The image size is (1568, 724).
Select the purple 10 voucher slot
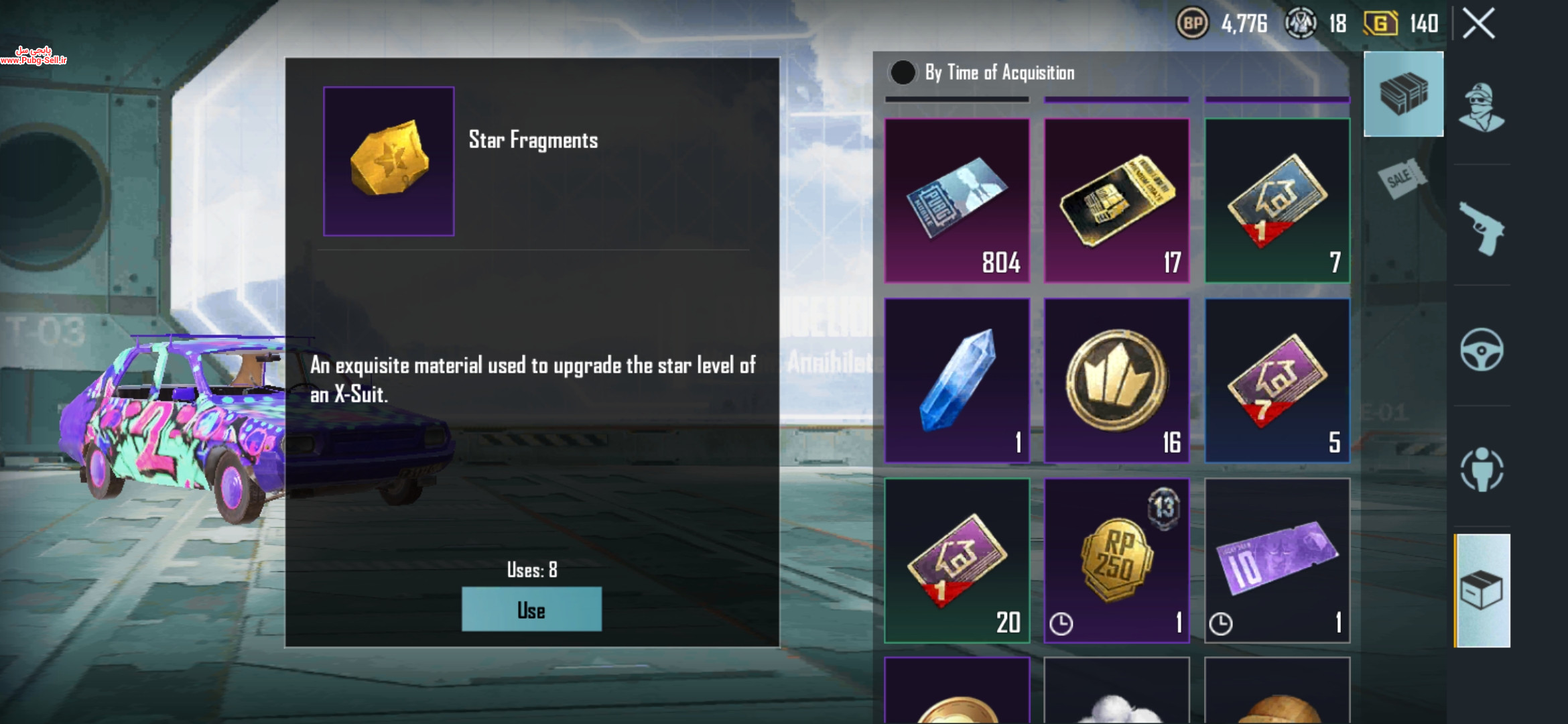point(1277,560)
